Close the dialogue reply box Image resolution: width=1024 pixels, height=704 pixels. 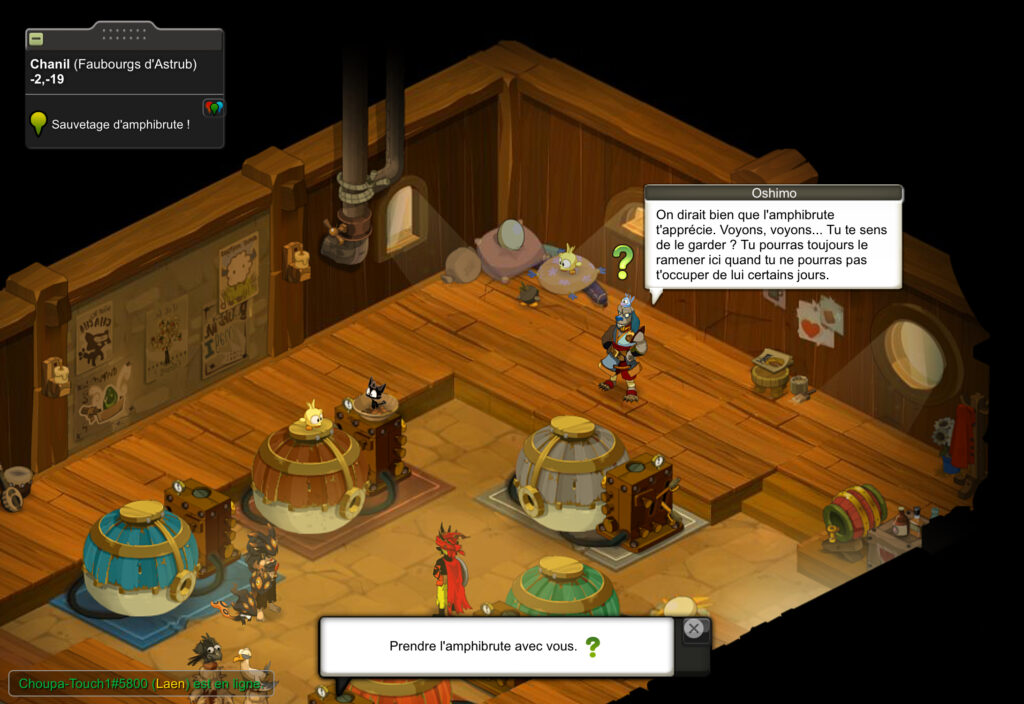tap(694, 629)
